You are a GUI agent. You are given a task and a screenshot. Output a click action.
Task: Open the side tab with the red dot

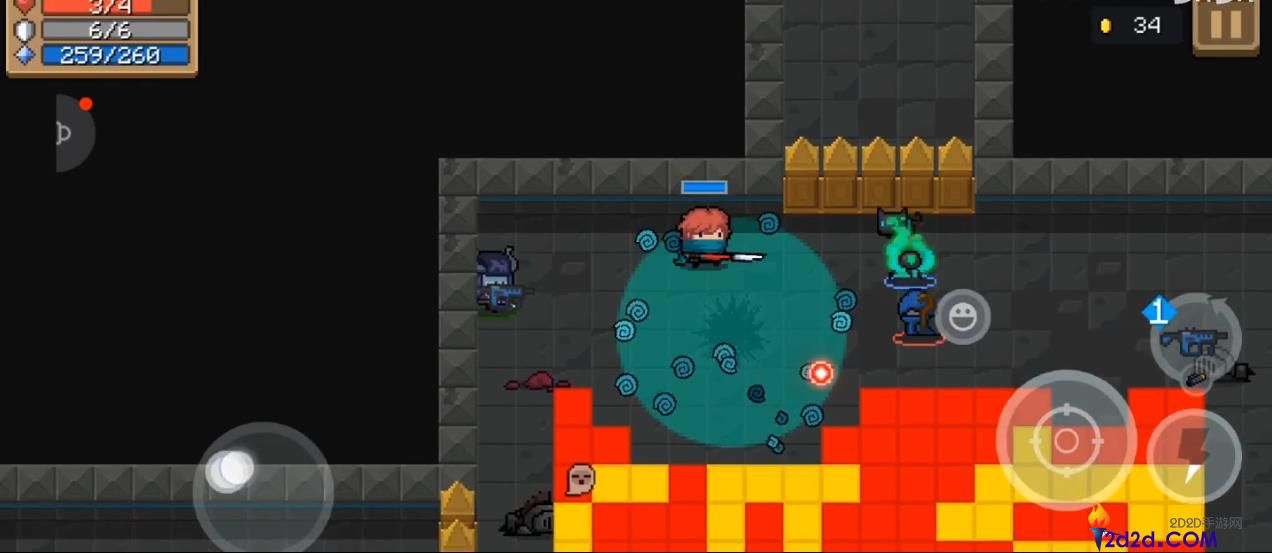[72, 132]
